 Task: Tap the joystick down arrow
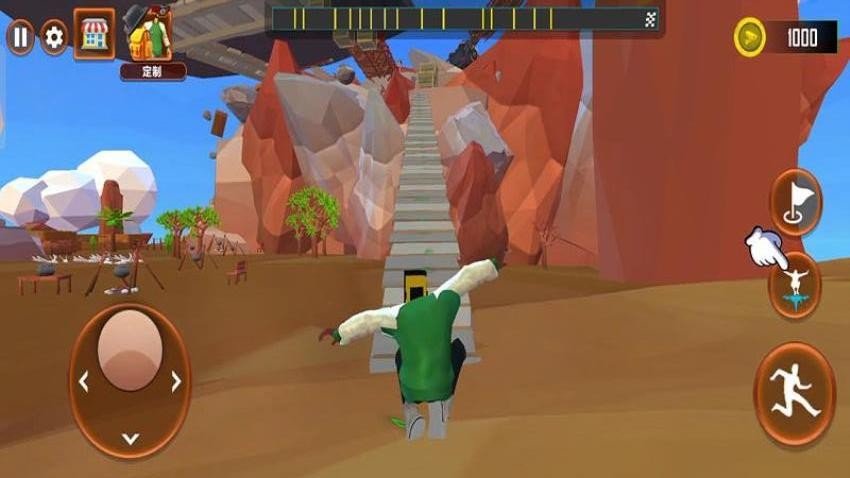(130, 438)
